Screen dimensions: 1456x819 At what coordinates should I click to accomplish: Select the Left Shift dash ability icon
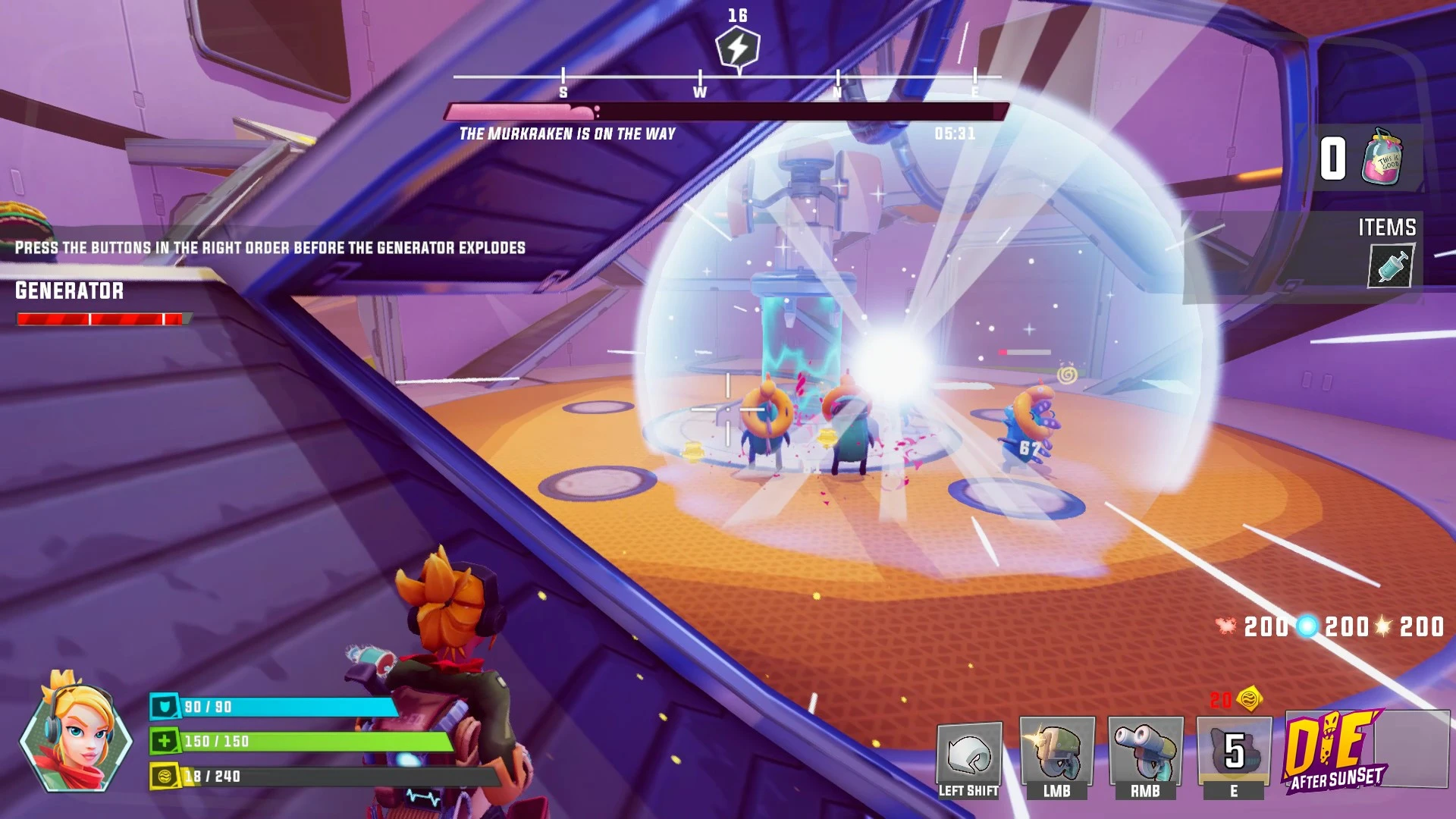point(969,753)
